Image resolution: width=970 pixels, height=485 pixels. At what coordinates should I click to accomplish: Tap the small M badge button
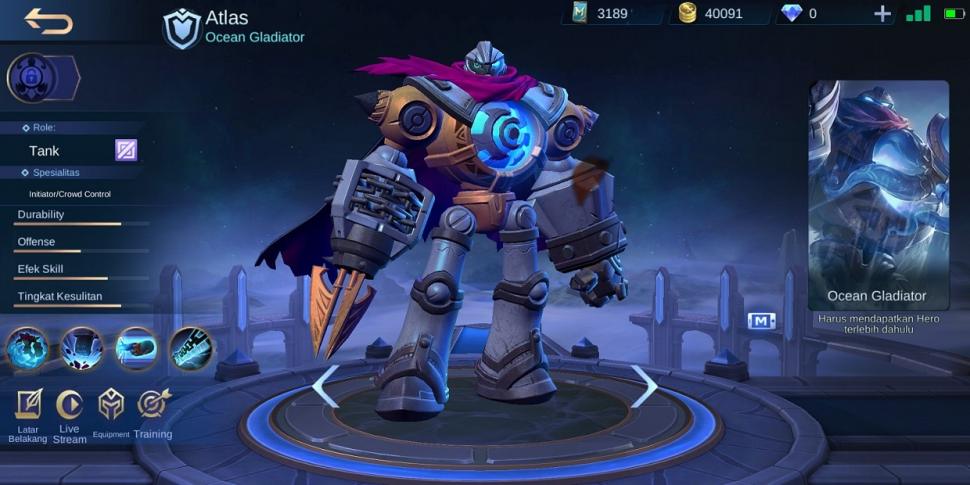(x=761, y=321)
